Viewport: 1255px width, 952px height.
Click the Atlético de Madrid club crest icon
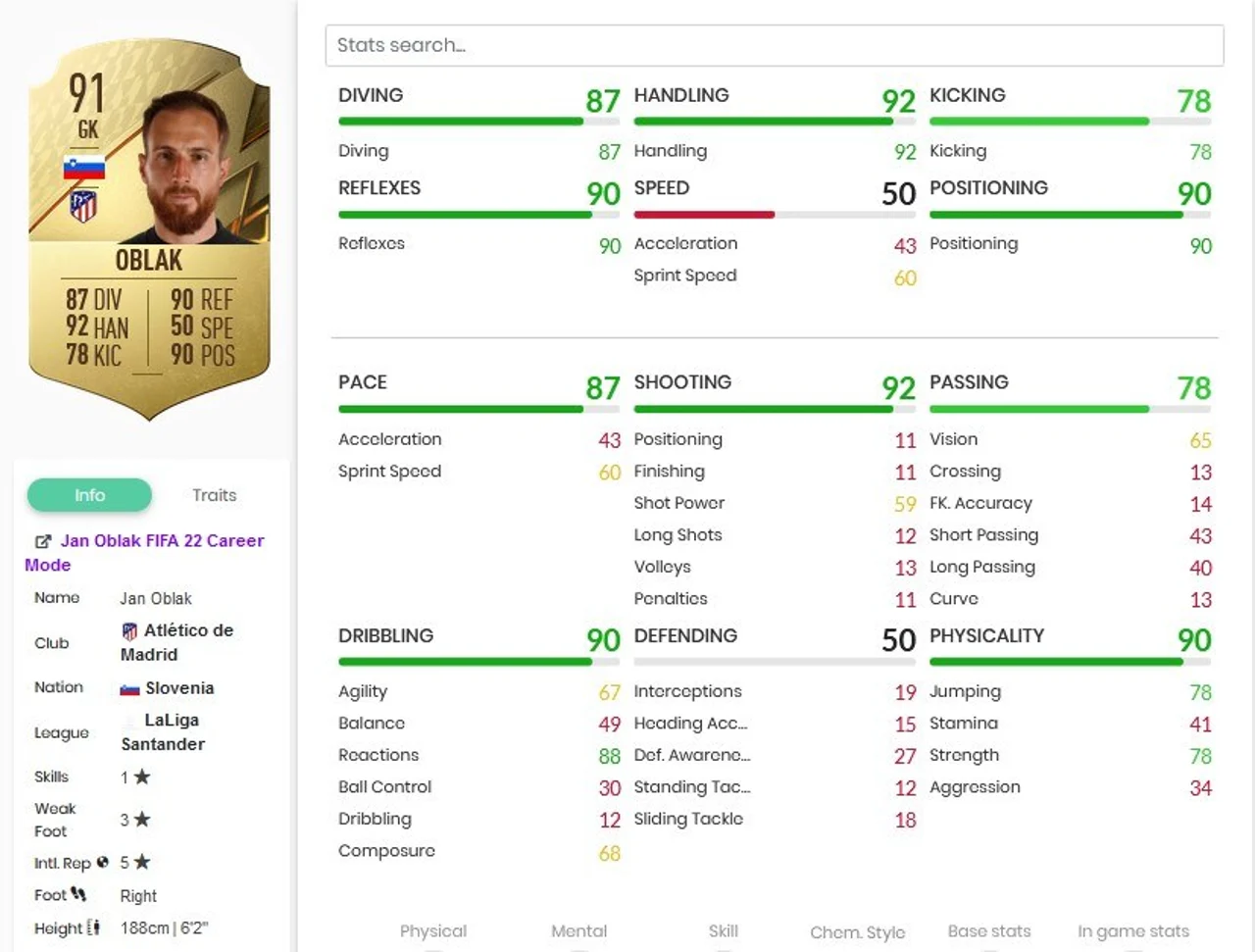[x=128, y=630]
